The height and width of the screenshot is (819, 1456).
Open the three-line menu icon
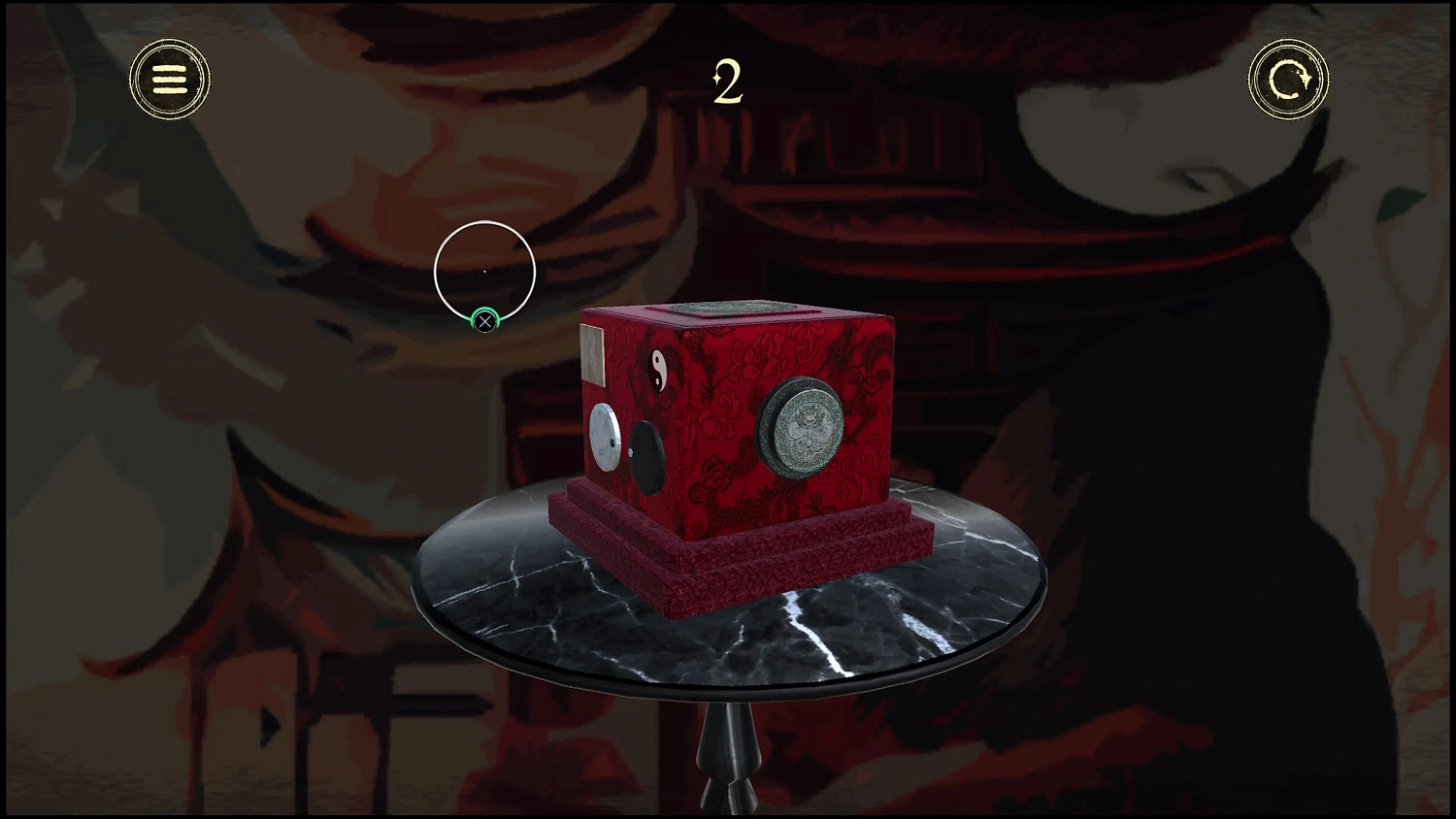[x=170, y=79]
